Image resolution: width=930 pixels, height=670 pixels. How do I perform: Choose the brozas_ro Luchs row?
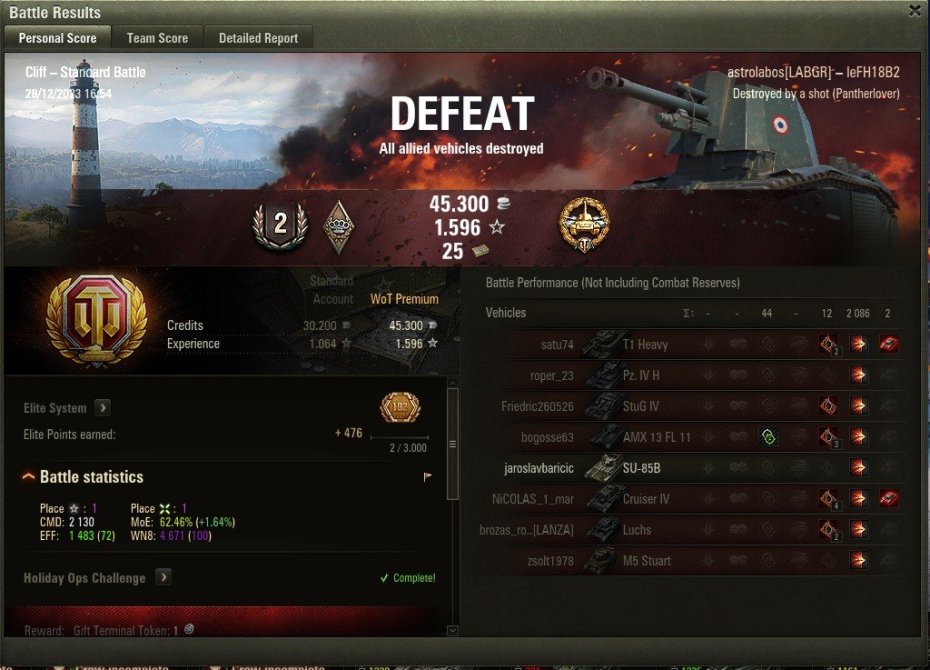690,530
